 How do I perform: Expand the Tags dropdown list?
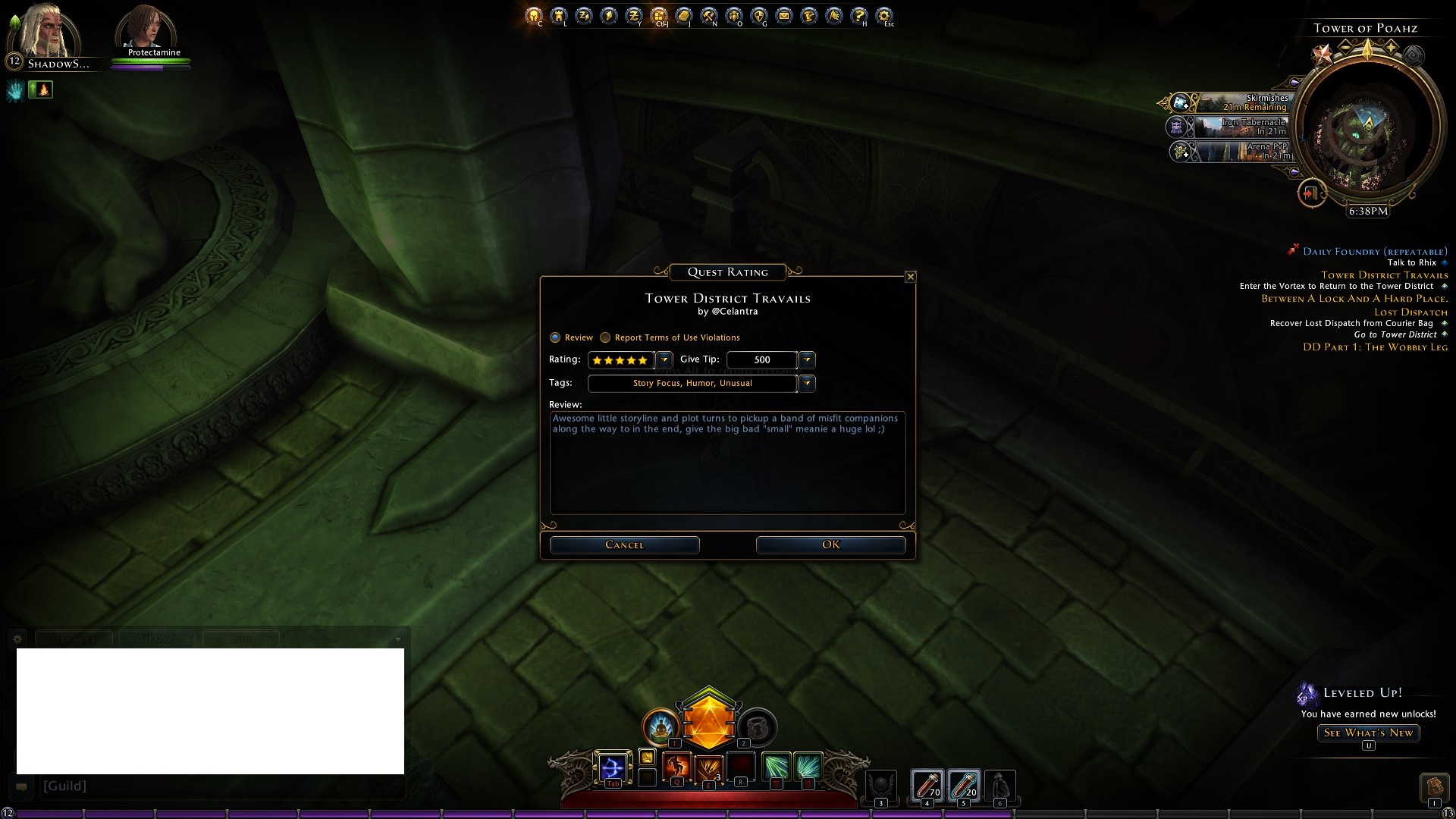[807, 383]
